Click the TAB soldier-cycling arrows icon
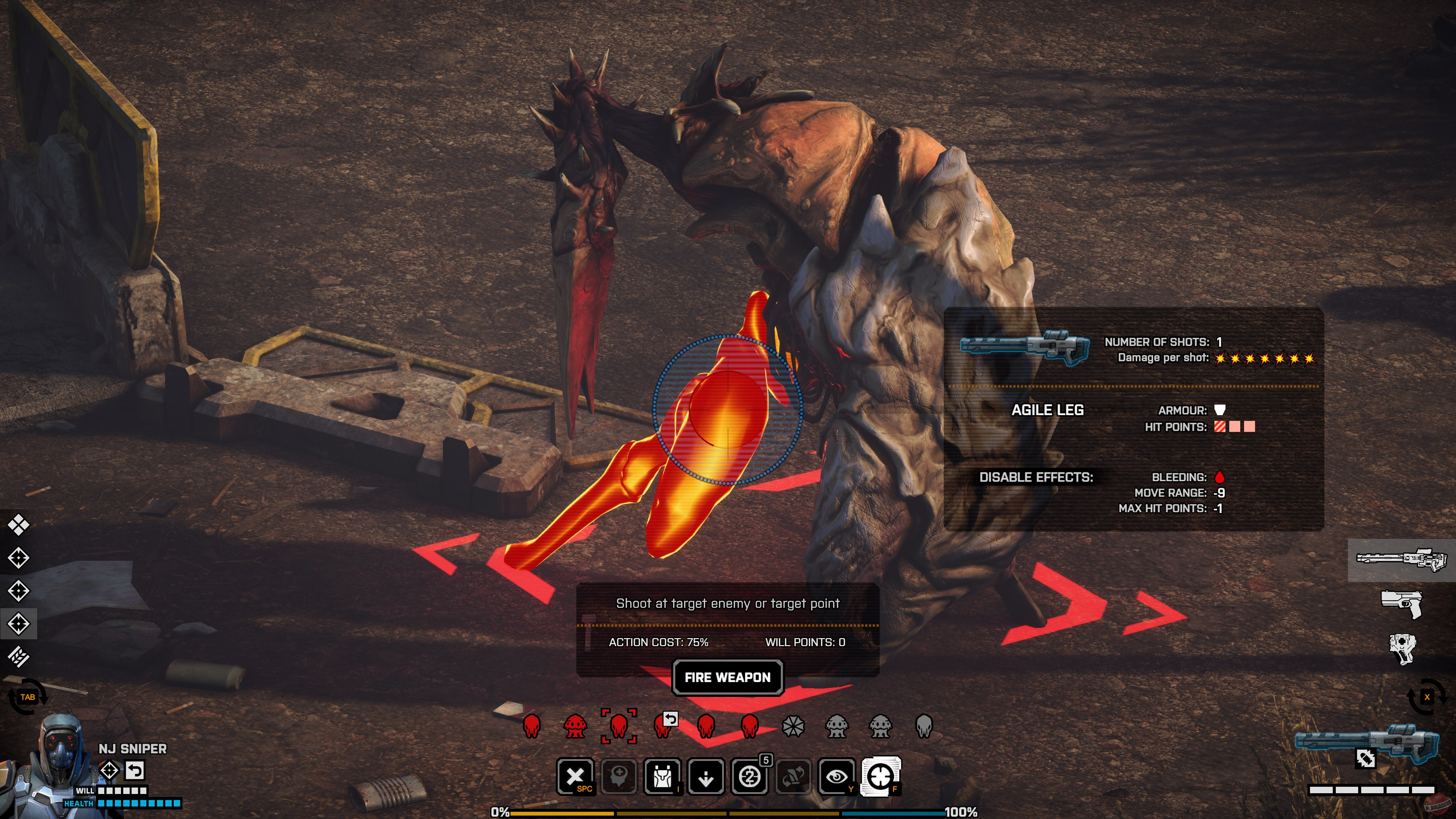The image size is (1456, 819). (28, 697)
